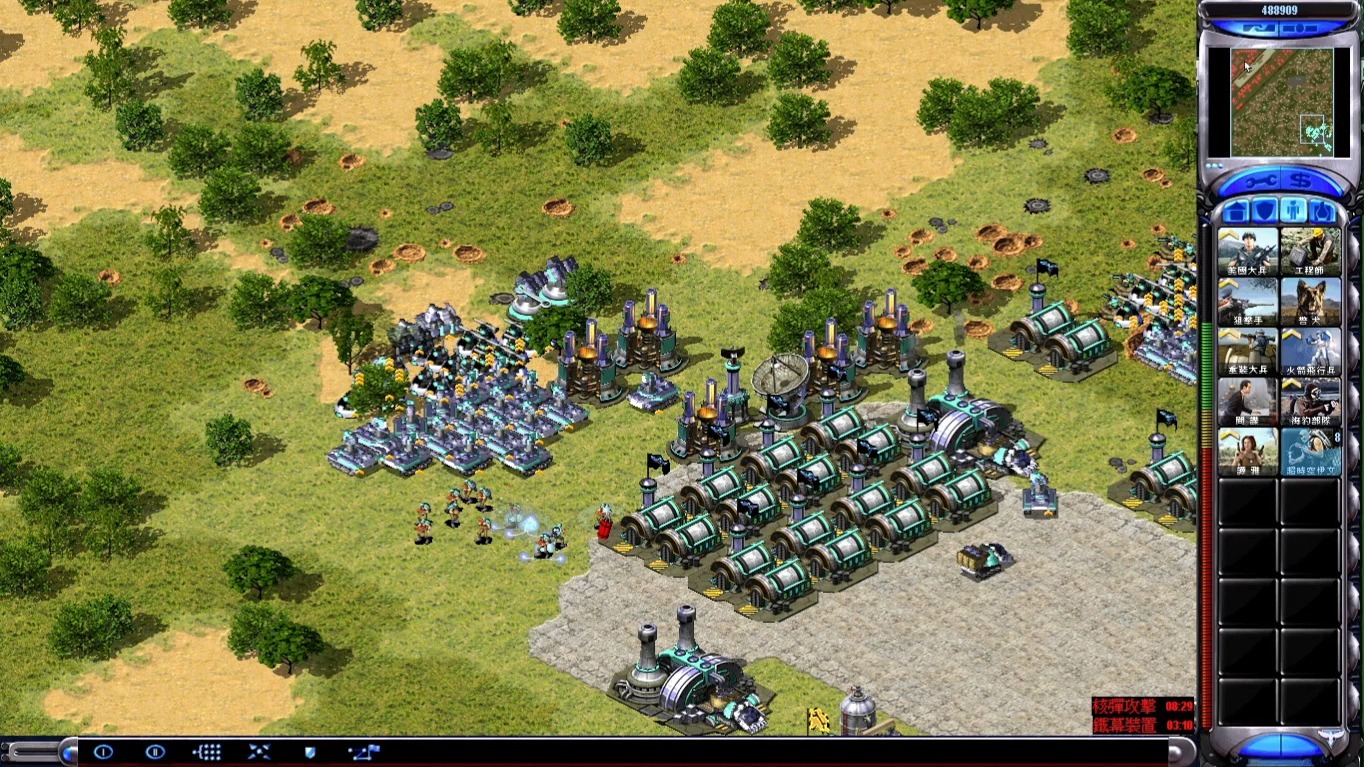The height and width of the screenshot is (767, 1364).
Task: Build Tanya (譚雅) commando
Action: tap(1247, 451)
